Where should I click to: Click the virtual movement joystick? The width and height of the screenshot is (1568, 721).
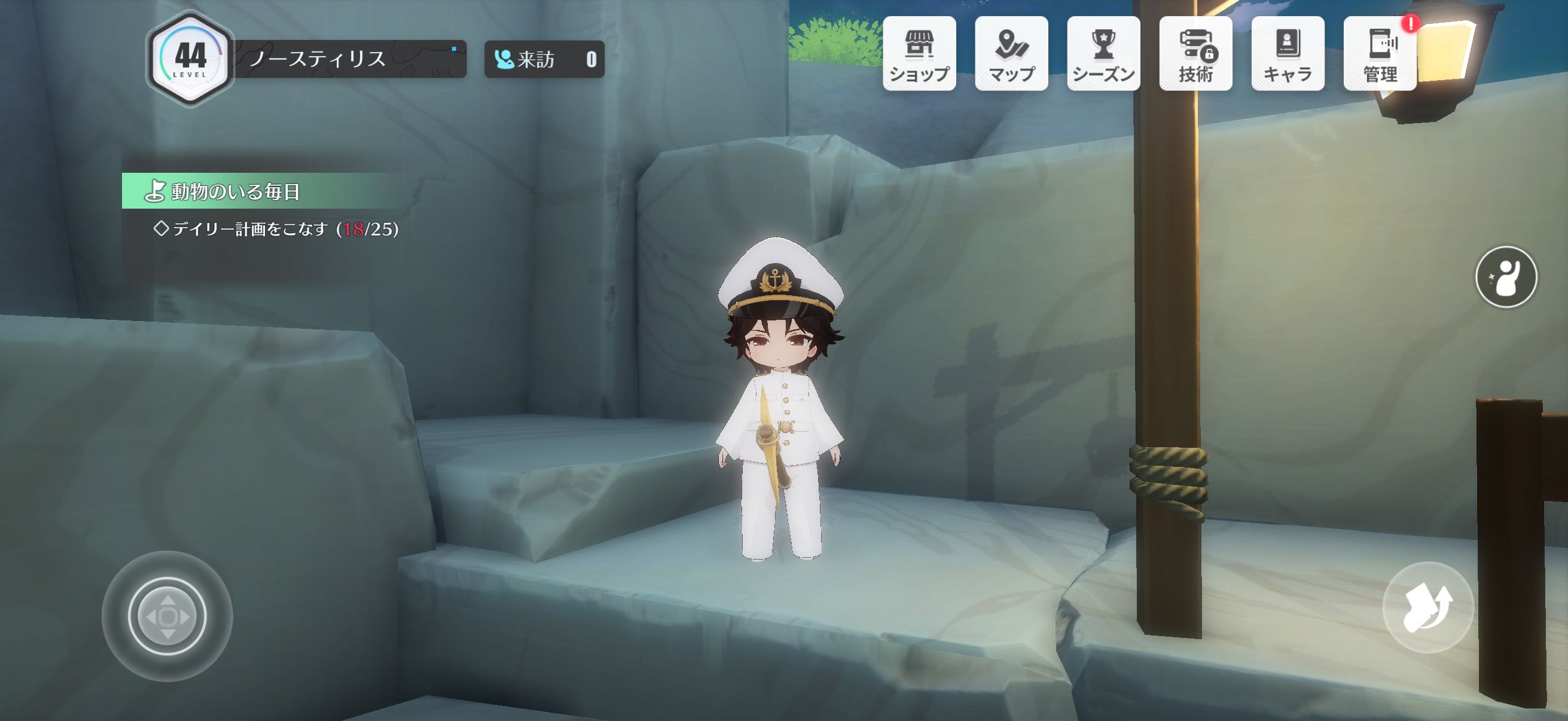click(167, 616)
